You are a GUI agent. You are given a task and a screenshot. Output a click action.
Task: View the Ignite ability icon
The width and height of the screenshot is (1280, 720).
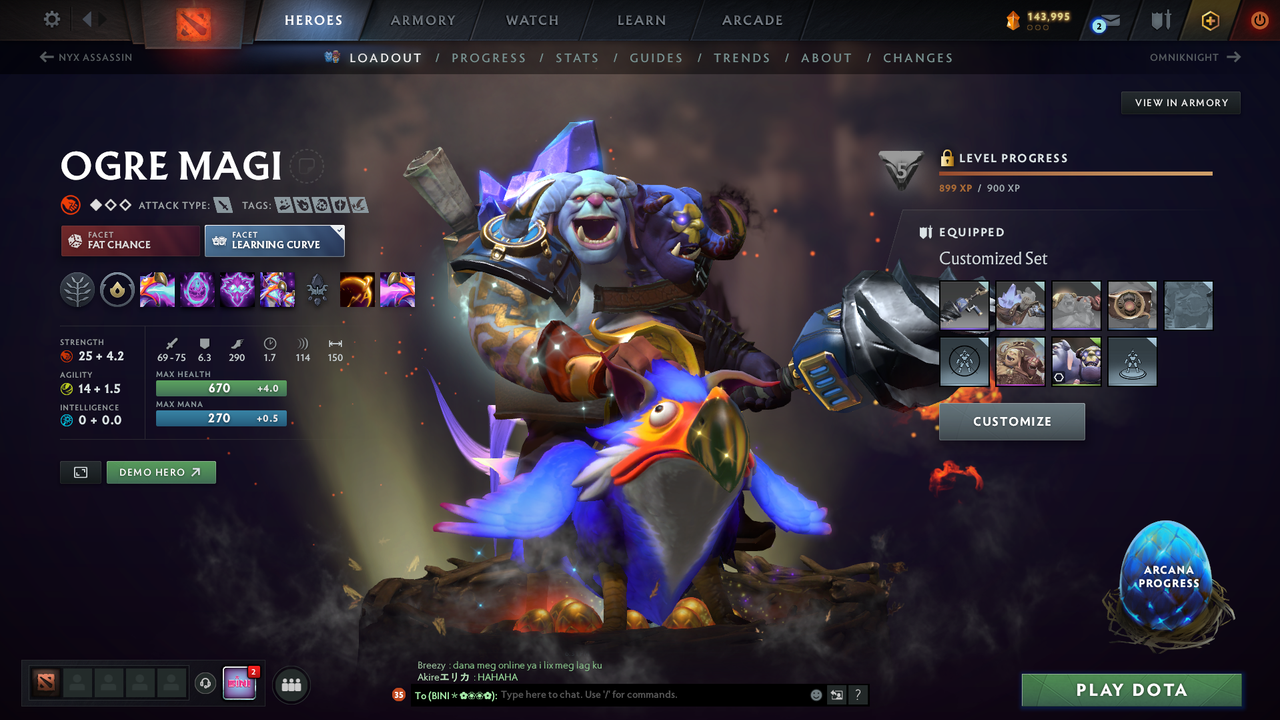pyautogui.click(x=197, y=290)
